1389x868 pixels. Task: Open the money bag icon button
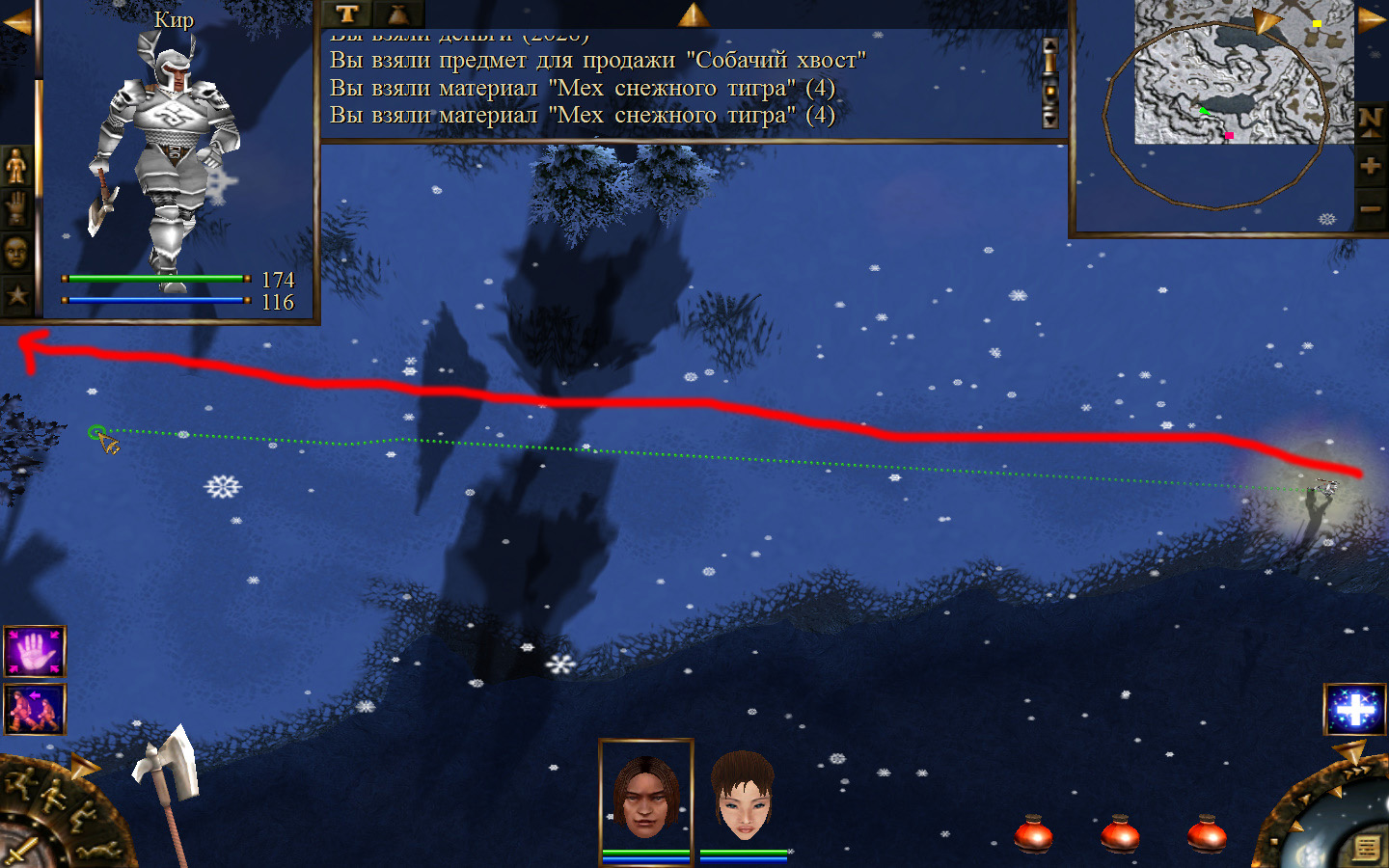[x=396, y=14]
